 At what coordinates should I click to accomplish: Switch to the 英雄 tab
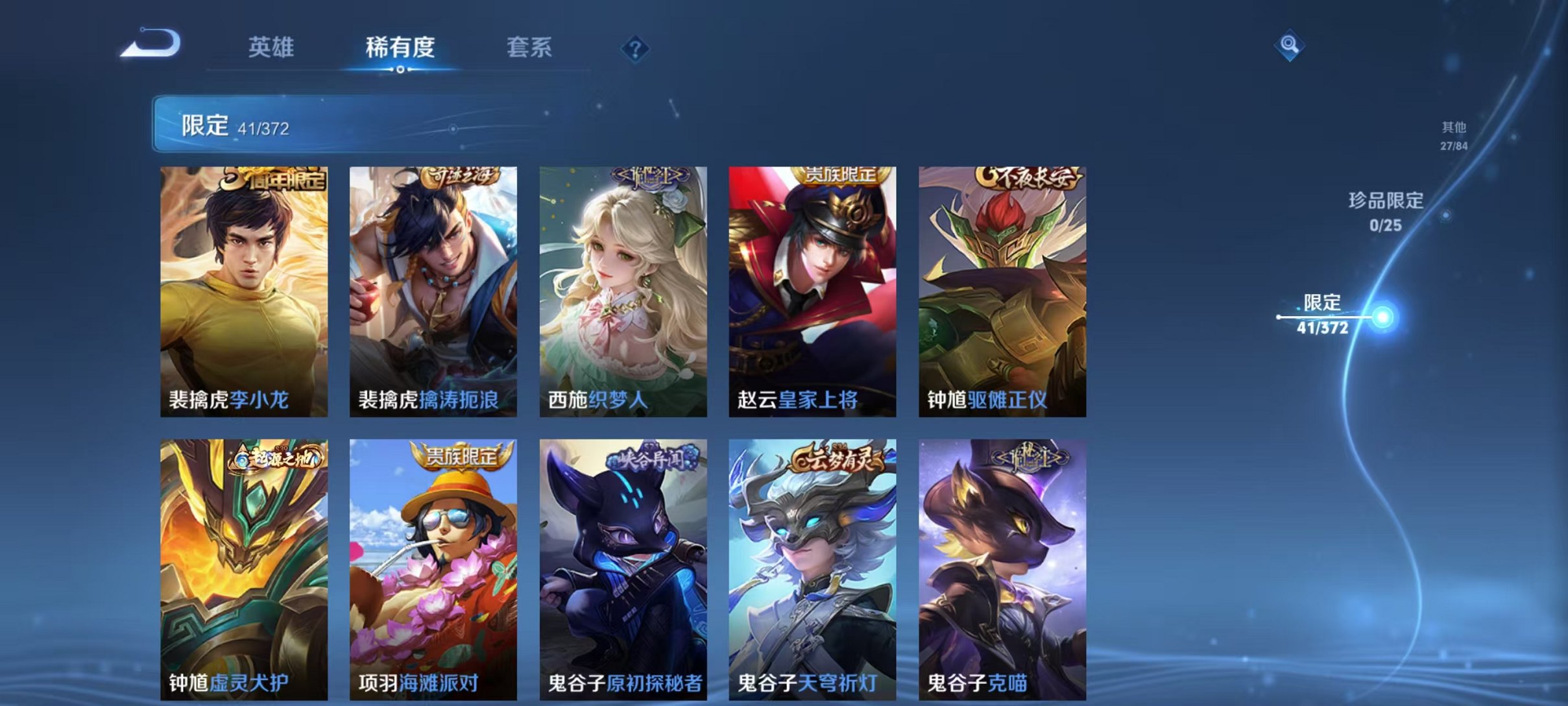272,47
